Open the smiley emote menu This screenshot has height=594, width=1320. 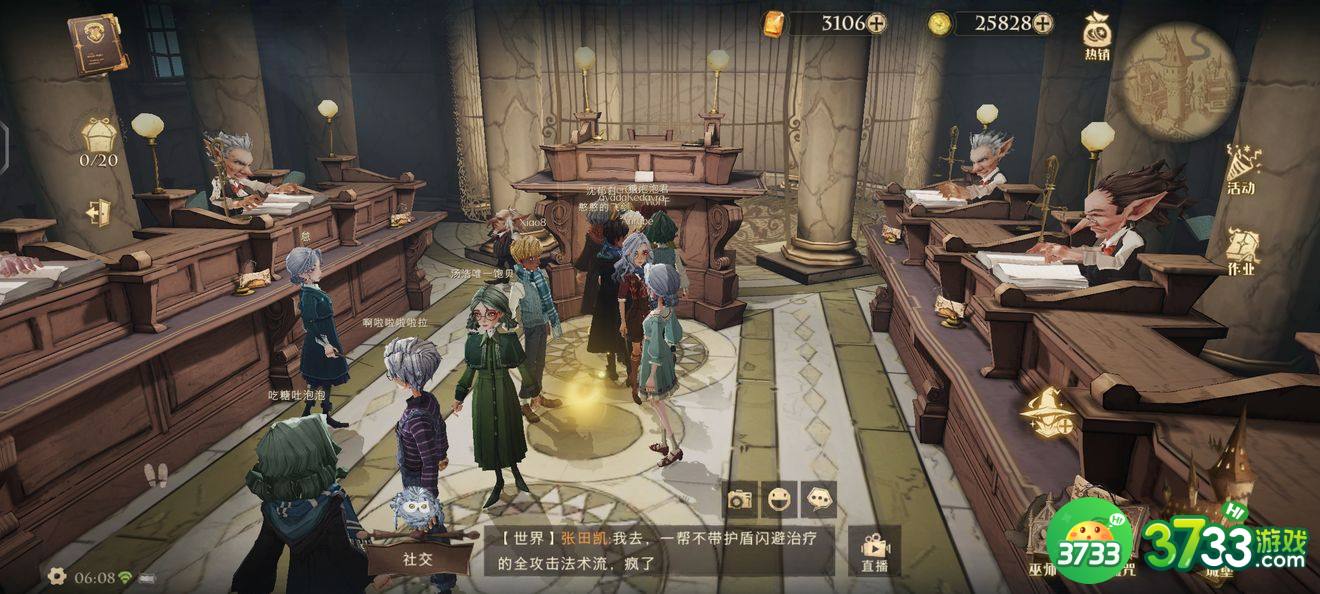779,499
